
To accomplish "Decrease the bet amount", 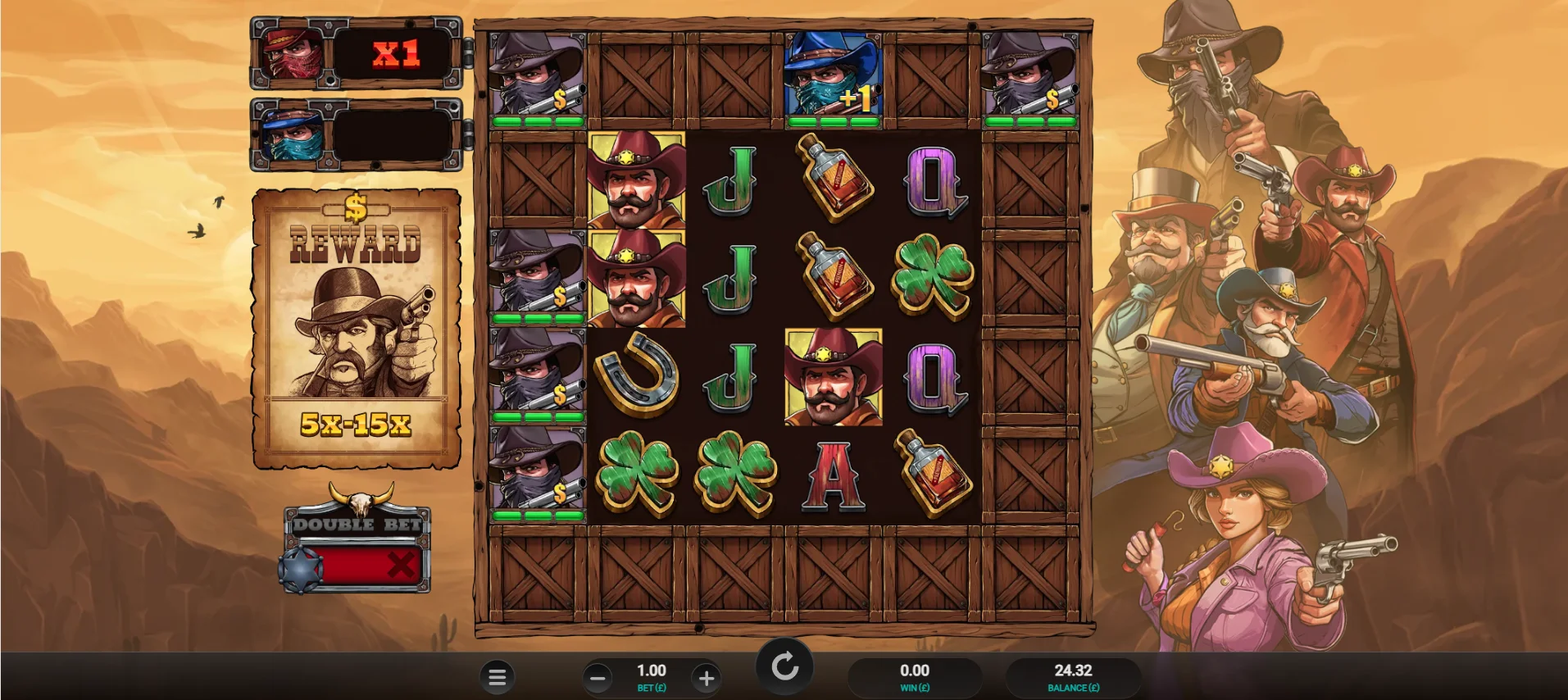I will click(598, 678).
